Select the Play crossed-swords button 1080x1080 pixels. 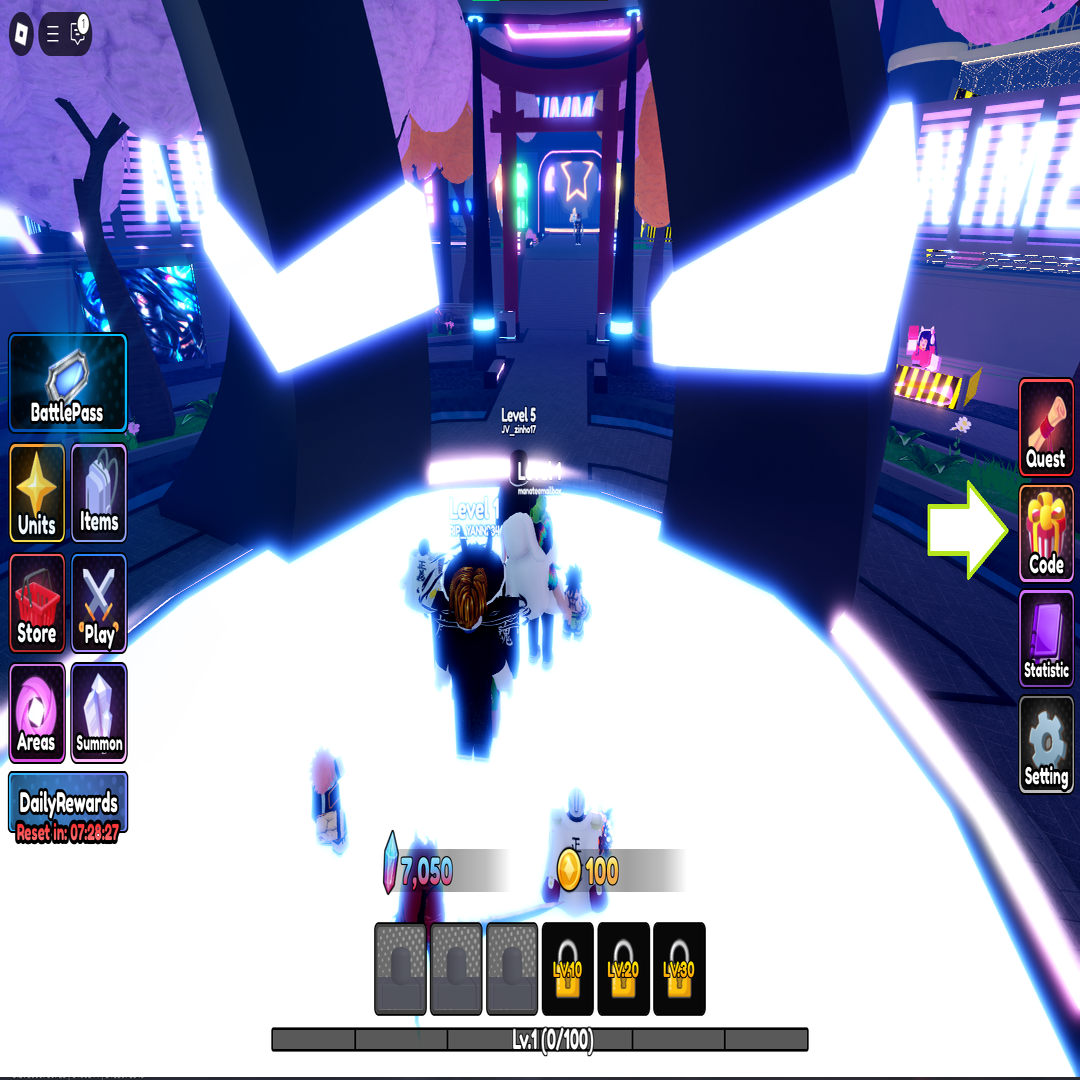[x=99, y=603]
